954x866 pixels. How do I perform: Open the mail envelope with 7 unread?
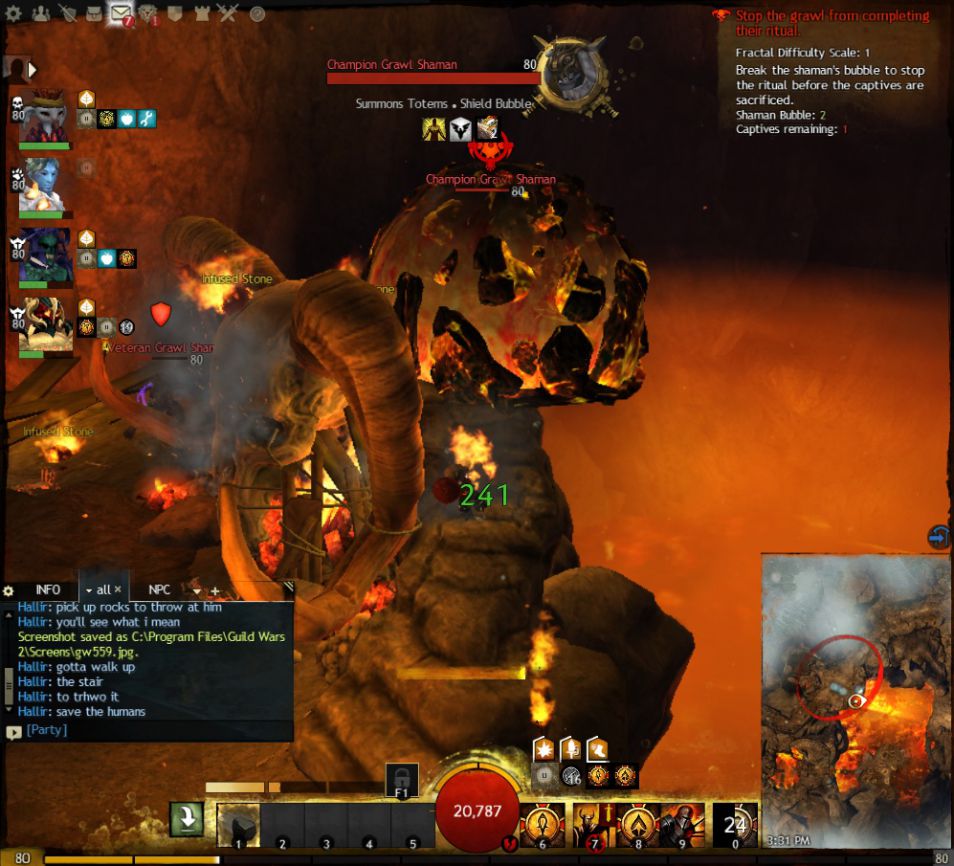[121, 14]
